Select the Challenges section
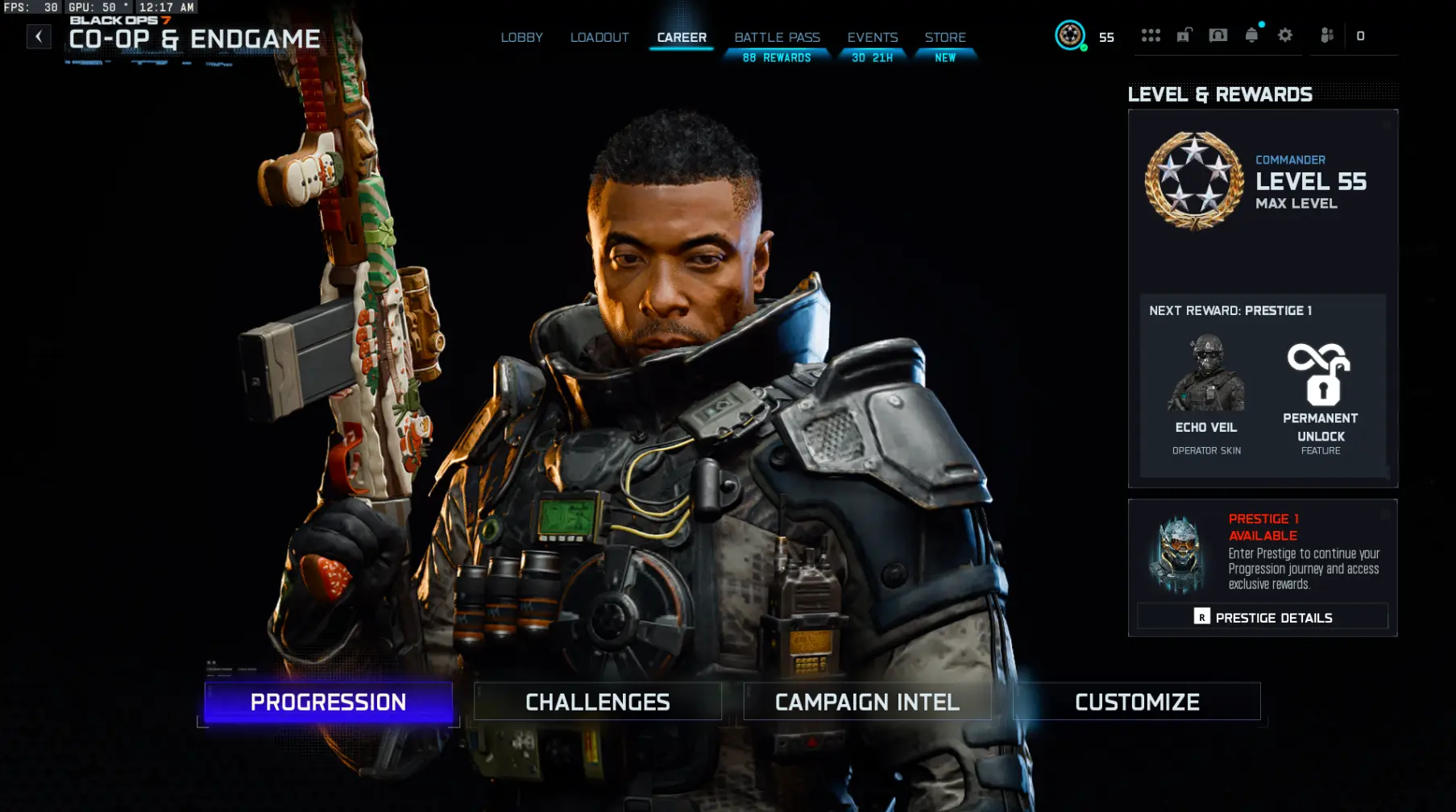This screenshot has width=1456, height=812. pos(597,702)
